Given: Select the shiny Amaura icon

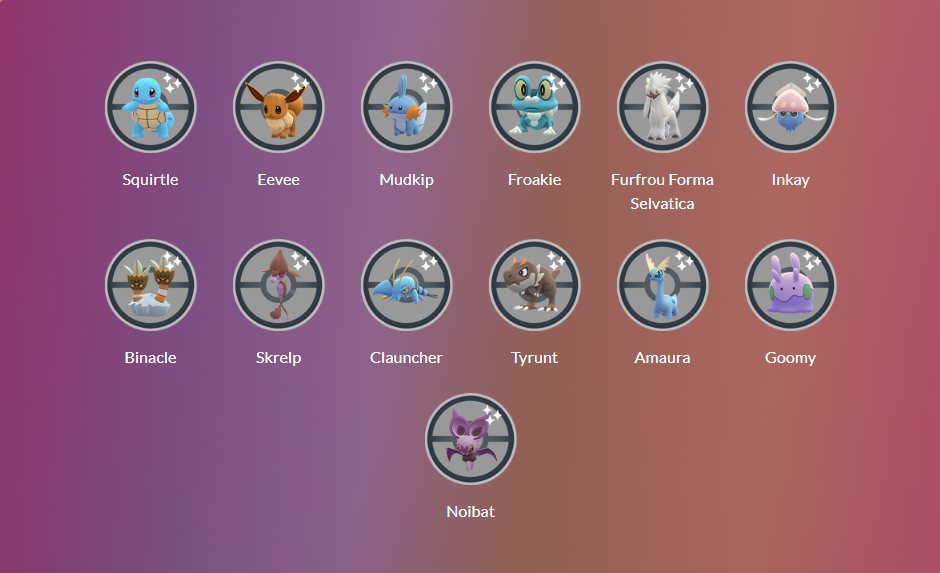Looking at the screenshot, I should [x=663, y=286].
